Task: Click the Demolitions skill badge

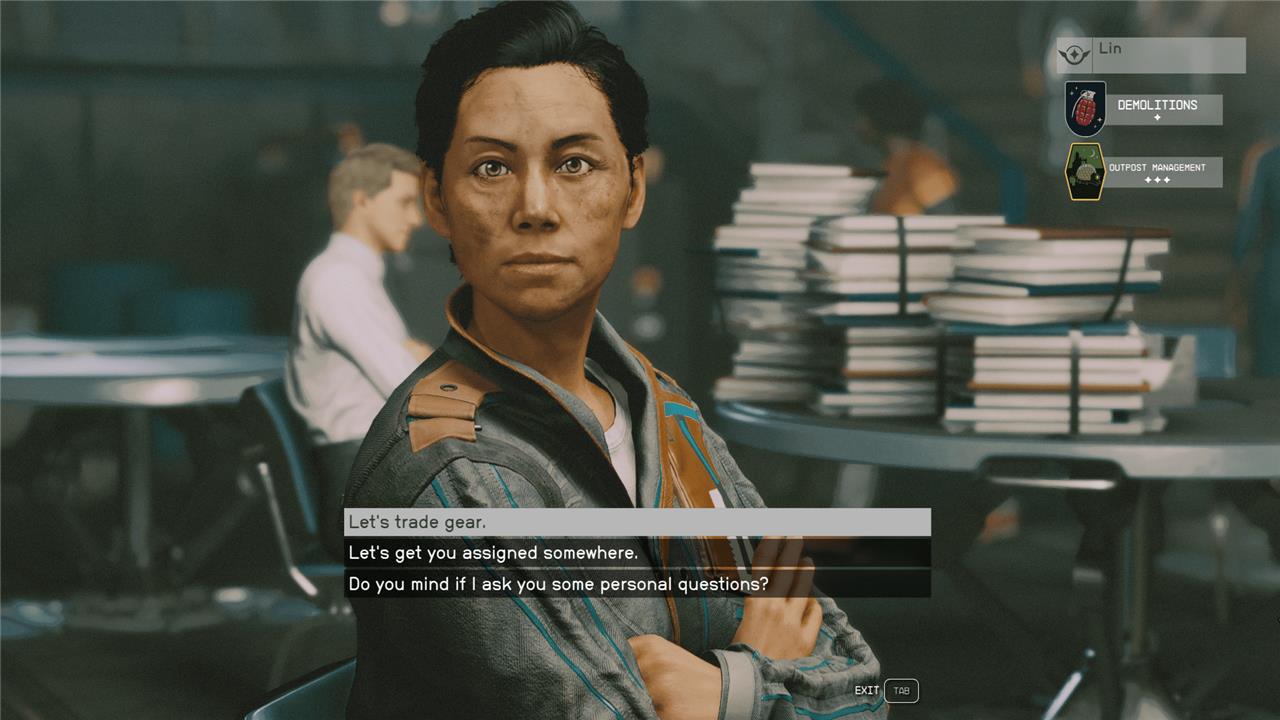Action: [1085, 109]
